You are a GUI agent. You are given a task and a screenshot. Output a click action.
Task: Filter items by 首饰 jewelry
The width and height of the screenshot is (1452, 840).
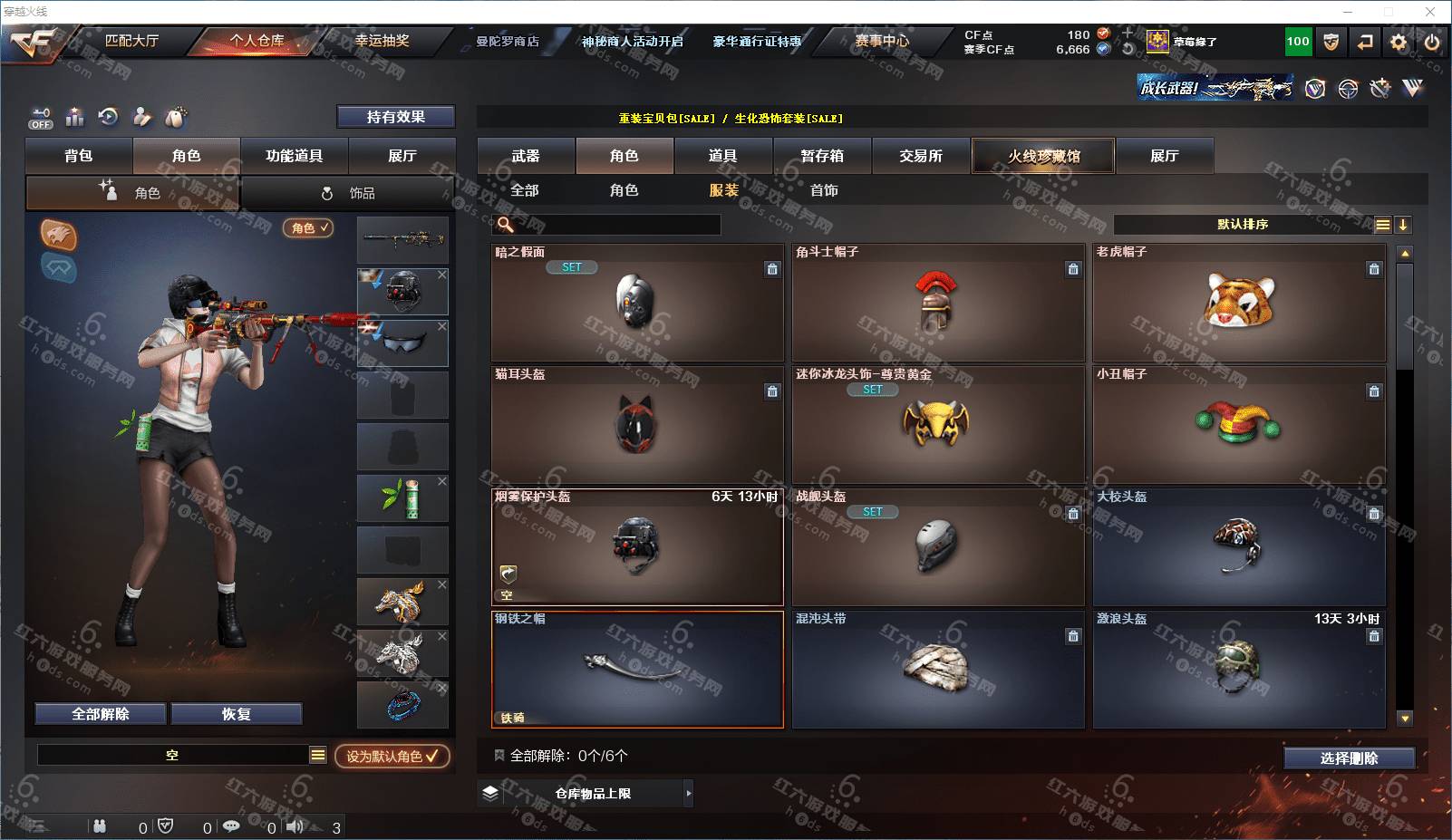click(x=824, y=190)
